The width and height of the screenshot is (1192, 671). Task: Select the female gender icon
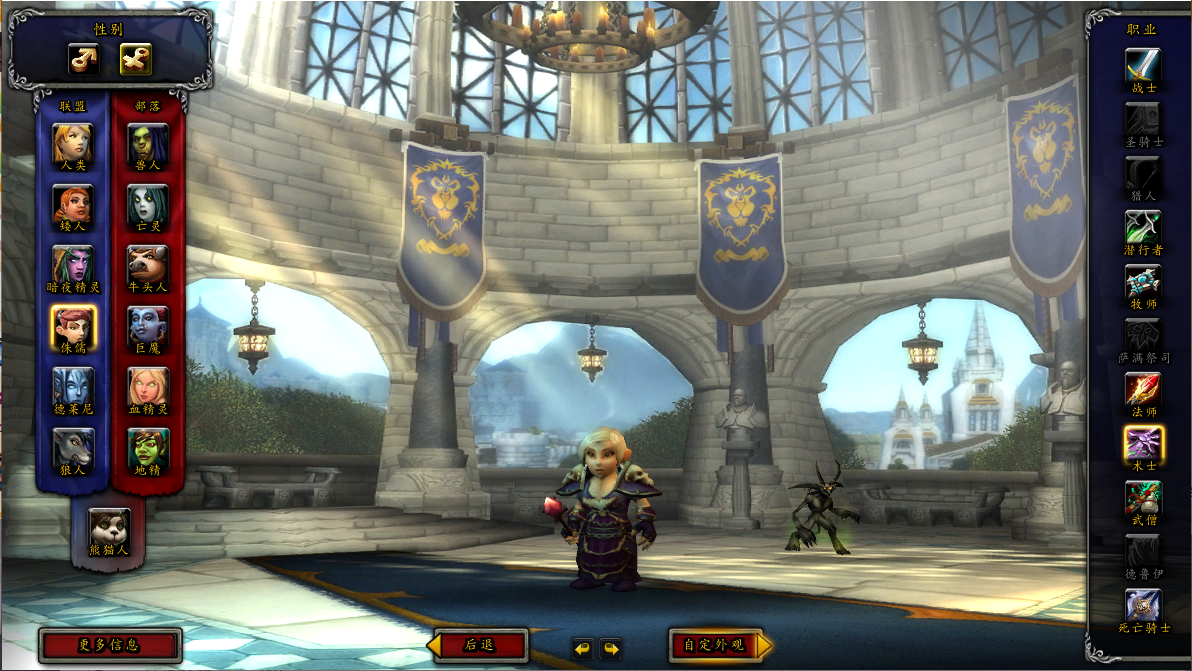pyautogui.click(x=135, y=60)
